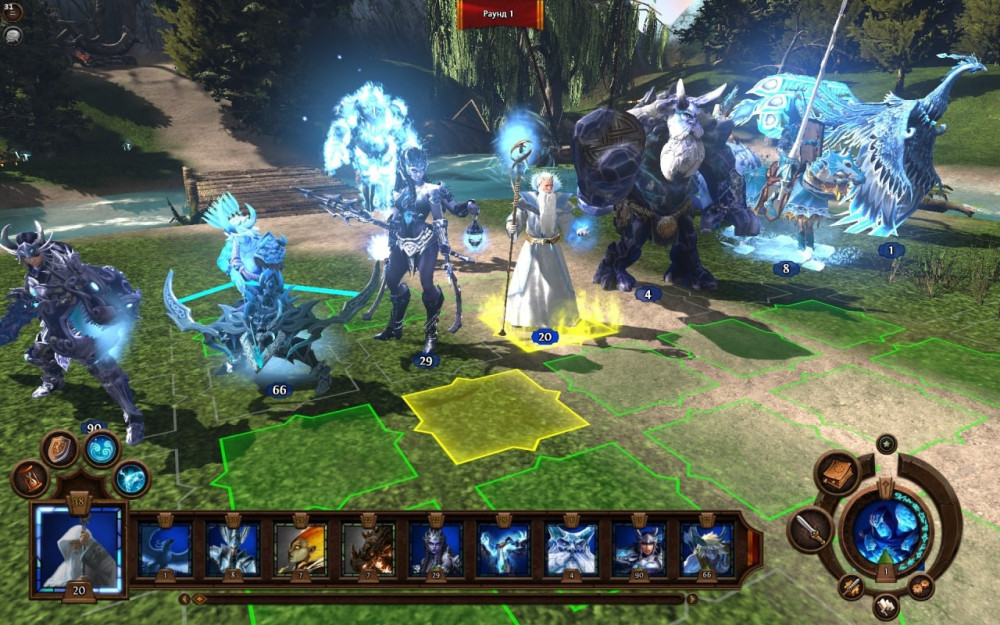Select the active white-robed wizard portrait
The width and height of the screenshot is (1000, 625).
click(x=78, y=546)
